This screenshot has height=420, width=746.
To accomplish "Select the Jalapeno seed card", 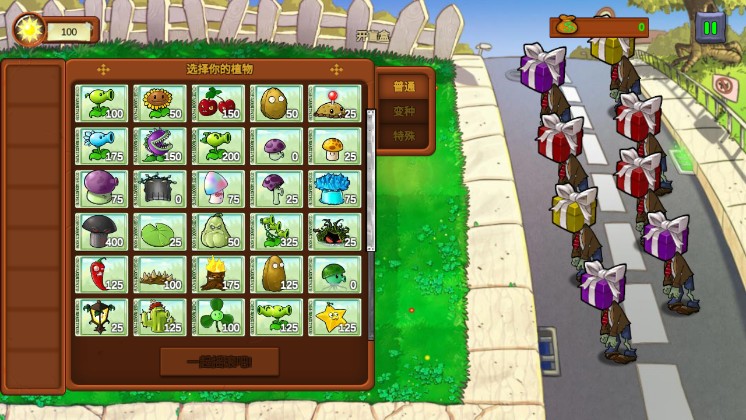I will 102,274.
